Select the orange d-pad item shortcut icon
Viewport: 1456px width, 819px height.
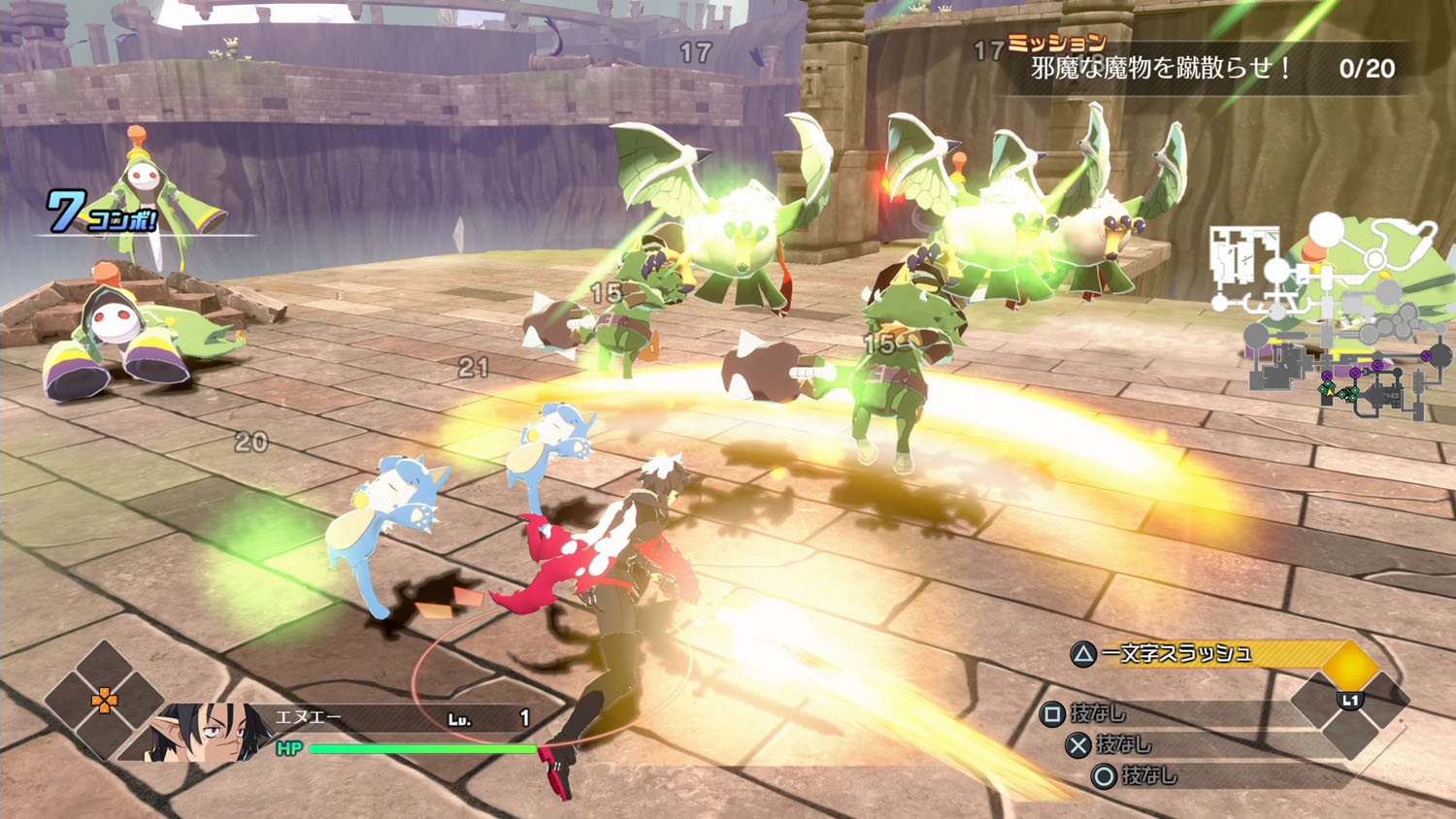coord(104,699)
